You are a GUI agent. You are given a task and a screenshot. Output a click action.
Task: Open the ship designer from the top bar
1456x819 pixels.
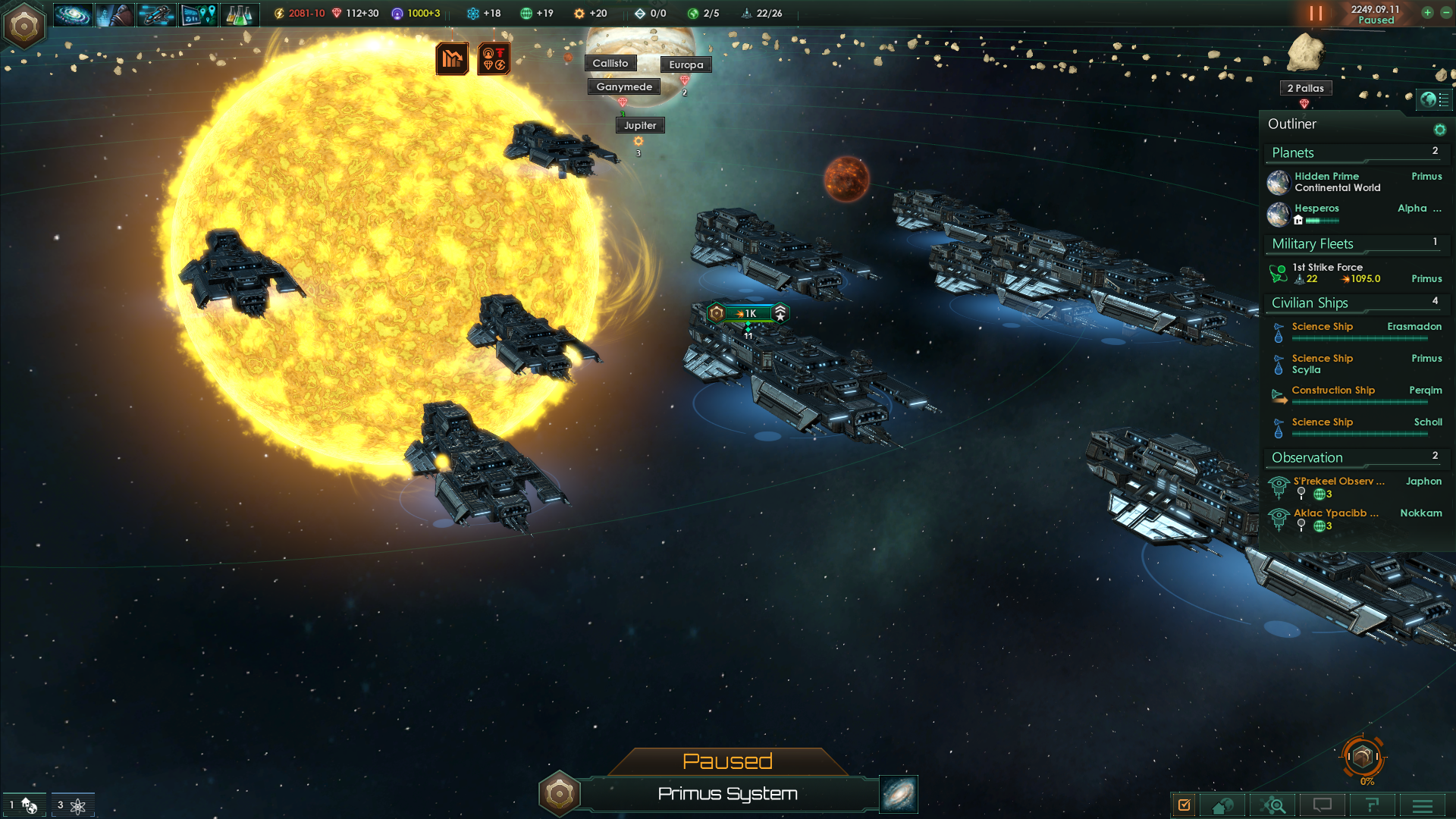pos(156,14)
